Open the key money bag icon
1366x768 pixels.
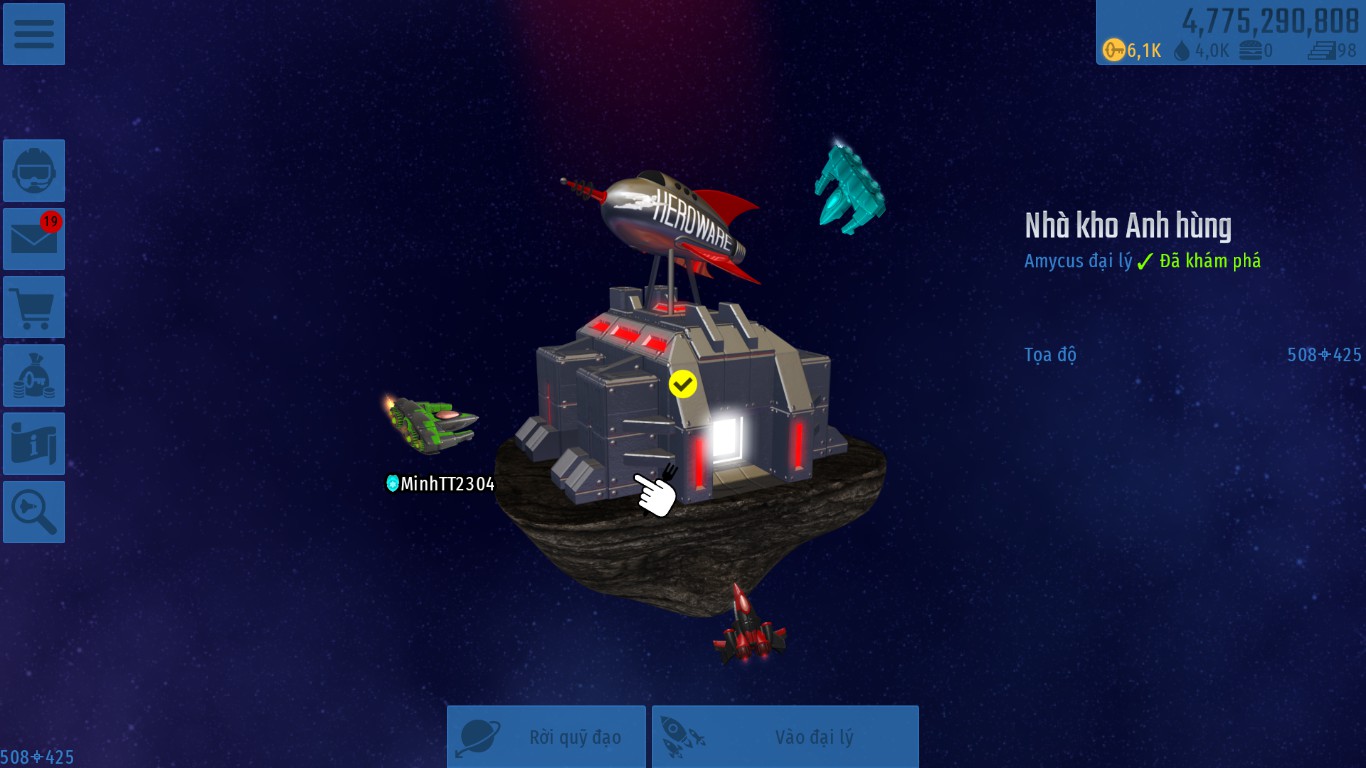click(34, 375)
